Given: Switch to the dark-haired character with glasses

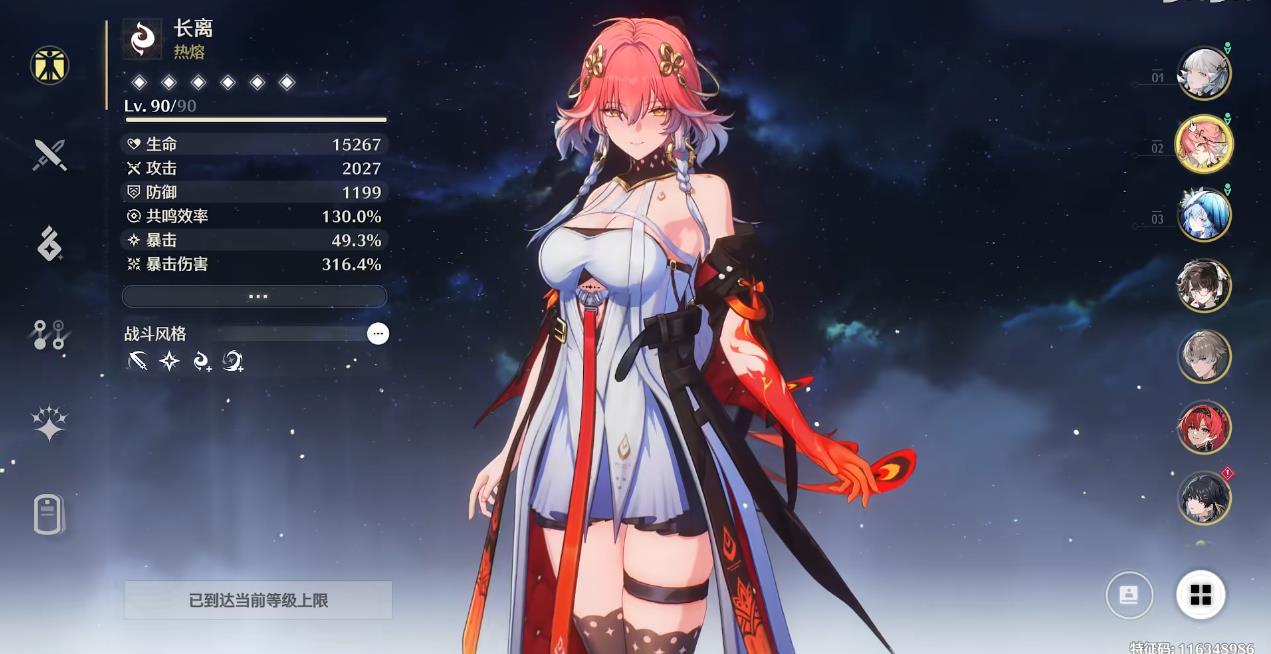Looking at the screenshot, I should (x=1203, y=286).
